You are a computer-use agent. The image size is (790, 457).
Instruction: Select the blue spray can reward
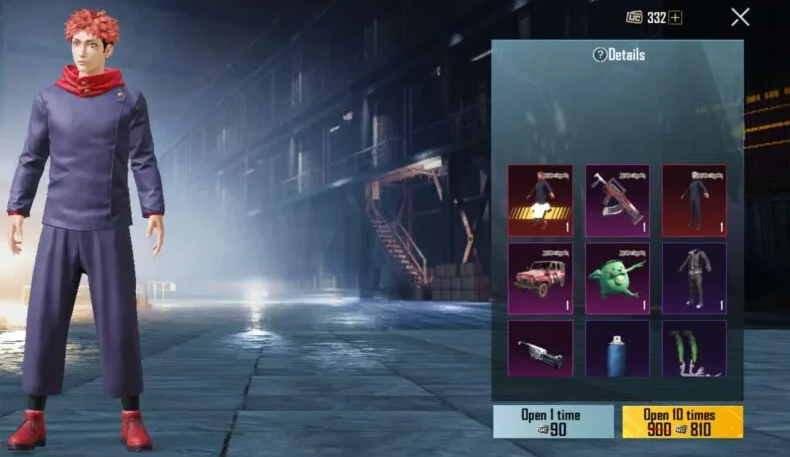click(x=617, y=348)
